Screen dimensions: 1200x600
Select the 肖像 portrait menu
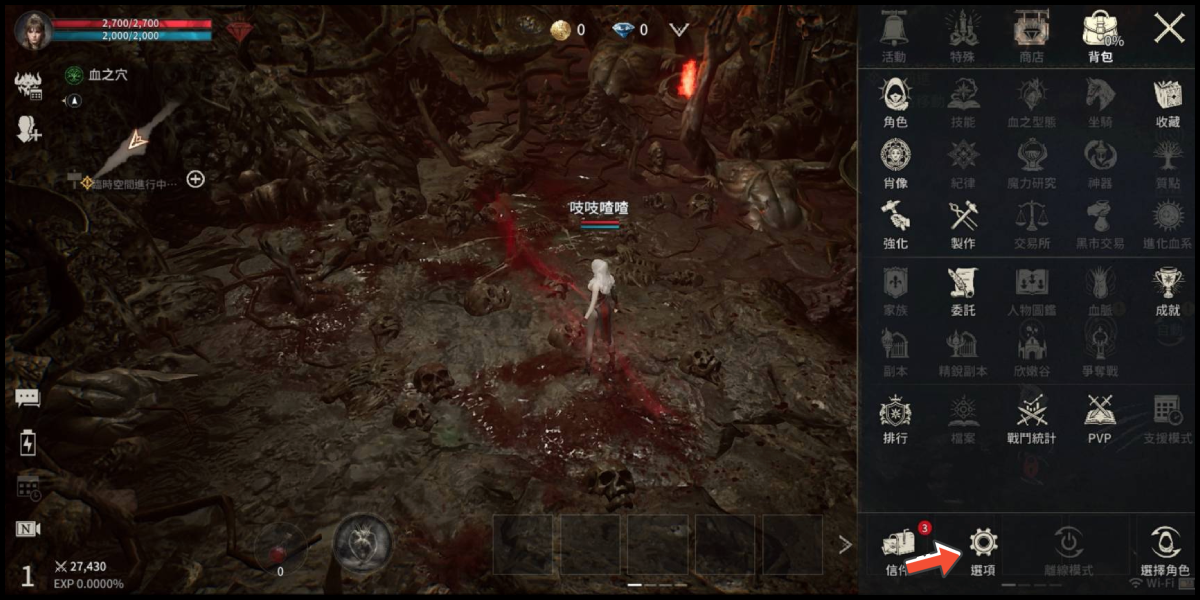point(895,163)
